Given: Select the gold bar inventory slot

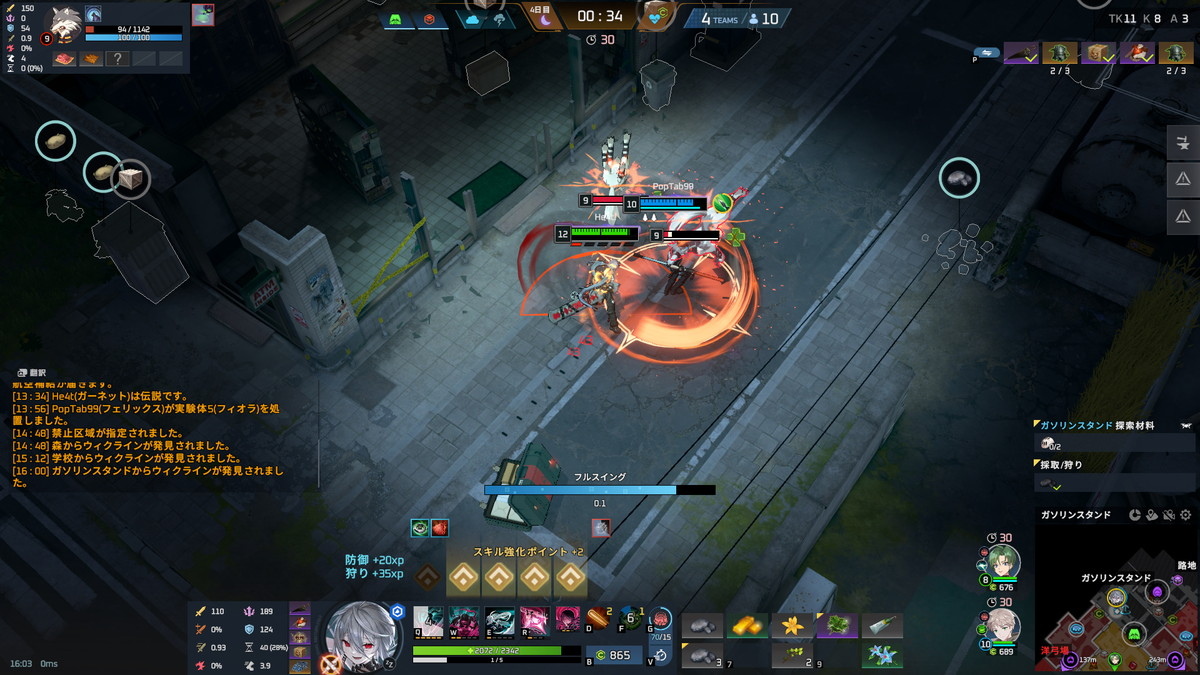Looking at the screenshot, I should (x=745, y=626).
